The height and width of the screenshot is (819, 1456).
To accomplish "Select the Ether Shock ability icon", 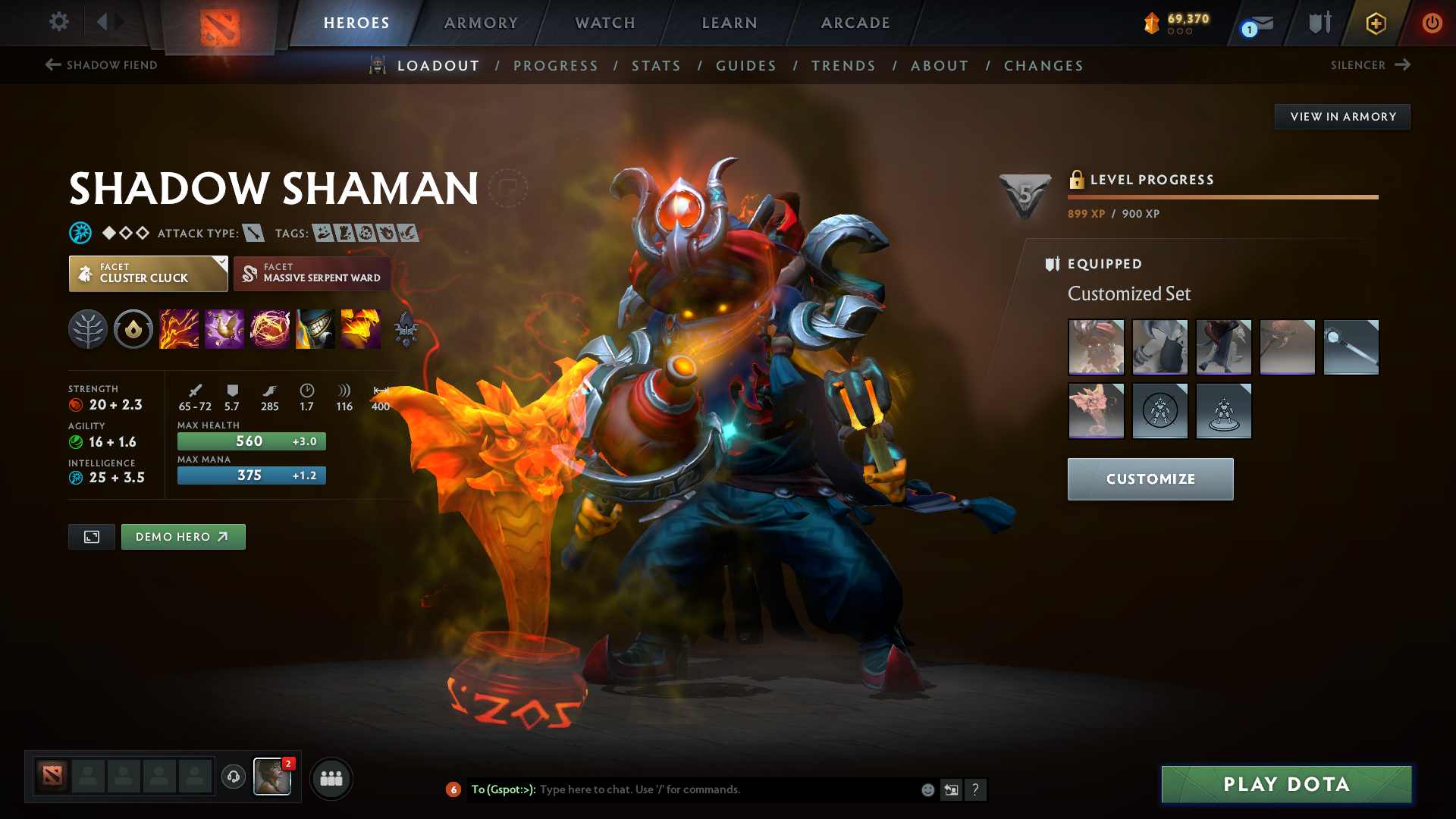I will pyautogui.click(x=179, y=328).
